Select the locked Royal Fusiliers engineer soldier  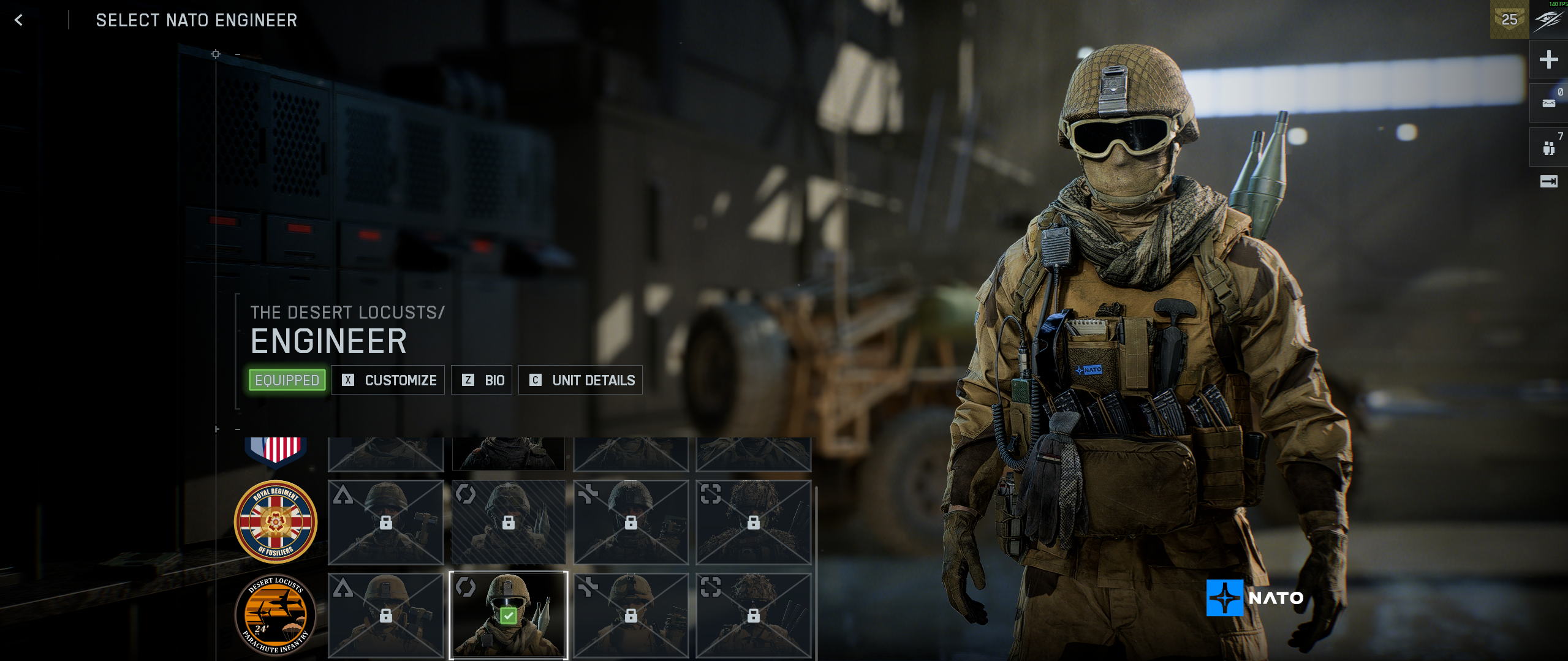508,522
